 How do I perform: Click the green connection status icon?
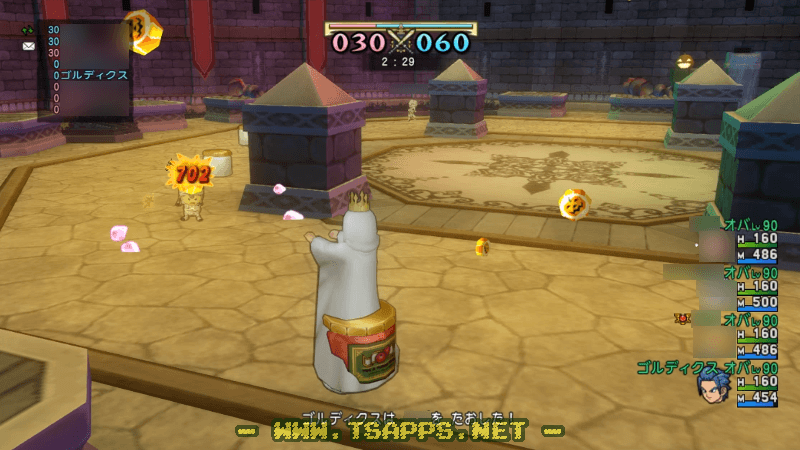pos(28,30)
